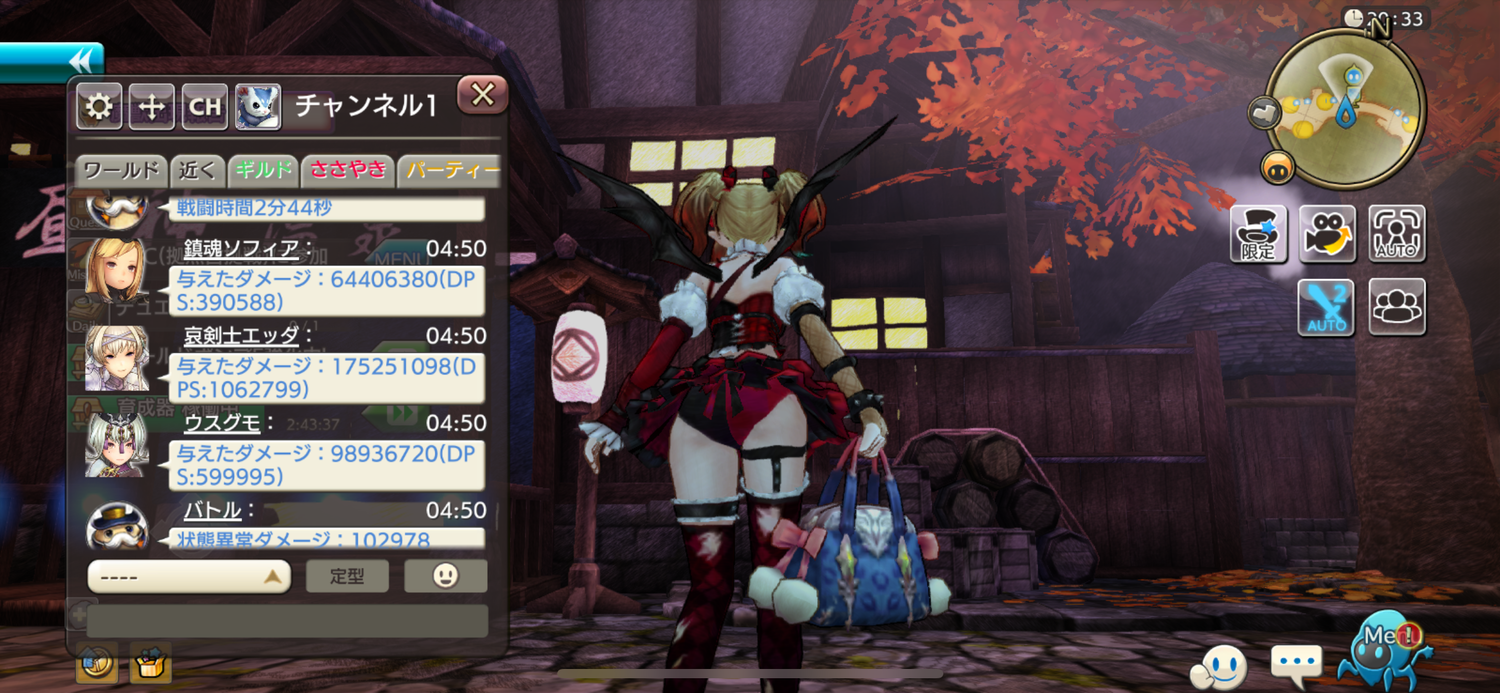Open the CH channel selector
Viewport: 1500px width, 693px height.
205,107
